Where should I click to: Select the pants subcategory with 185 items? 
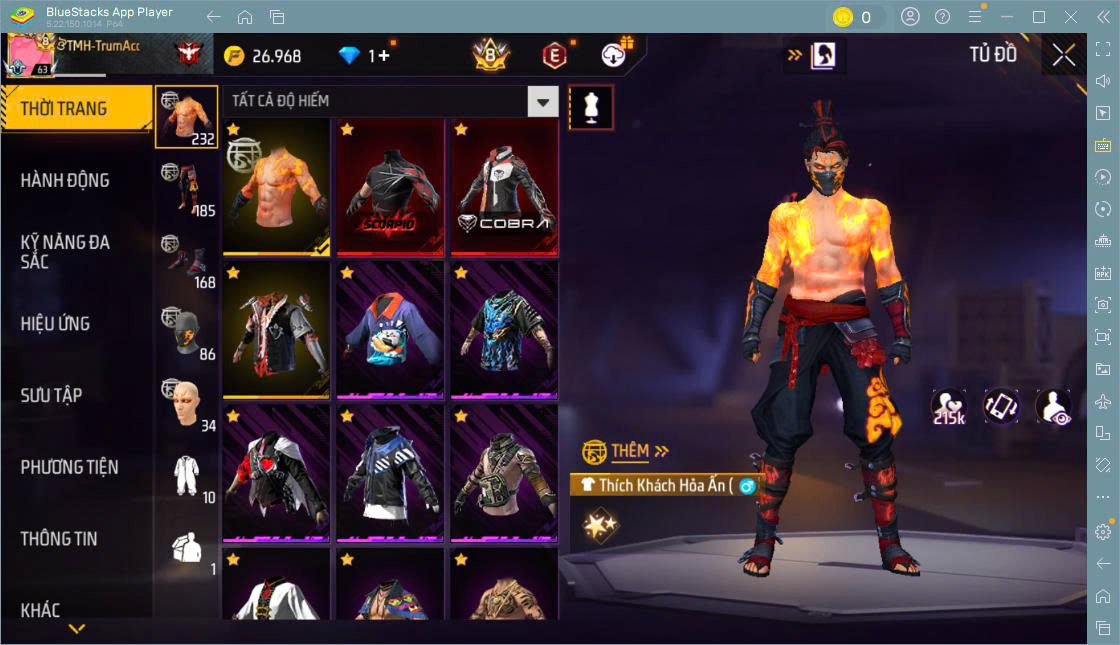pyautogui.click(x=186, y=188)
